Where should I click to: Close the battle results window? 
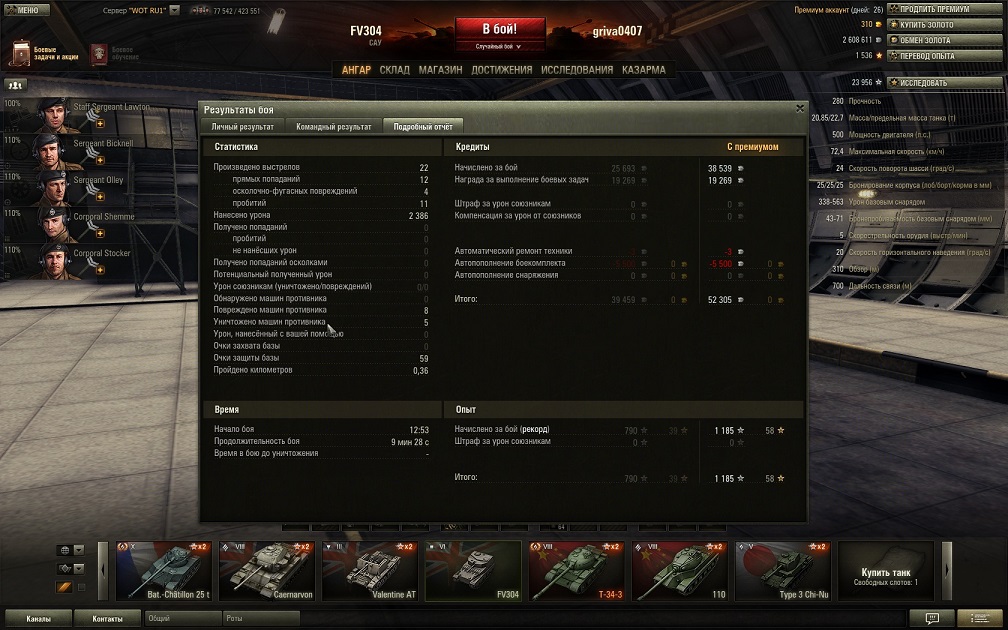pos(799,108)
